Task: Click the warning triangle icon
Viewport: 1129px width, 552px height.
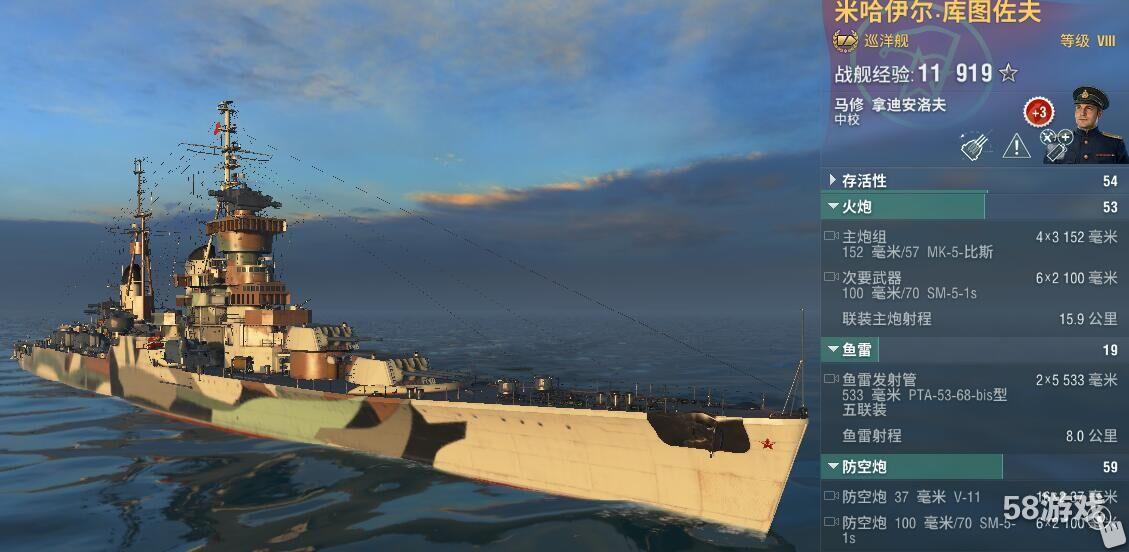Action: point(1016,146)
